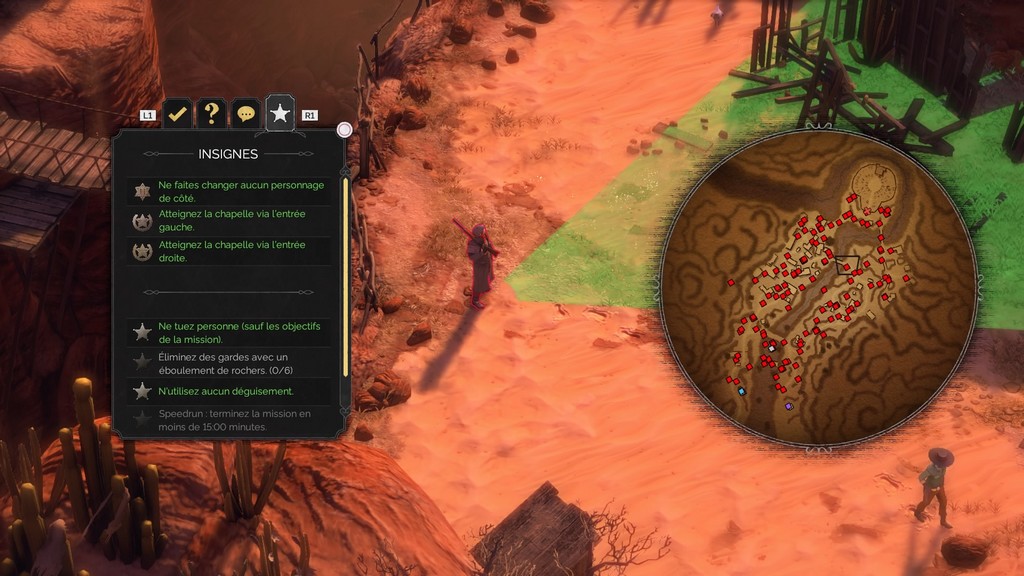Switch to the speech bubble dialogue tab

pyautogui.click(x=245, y=114)
